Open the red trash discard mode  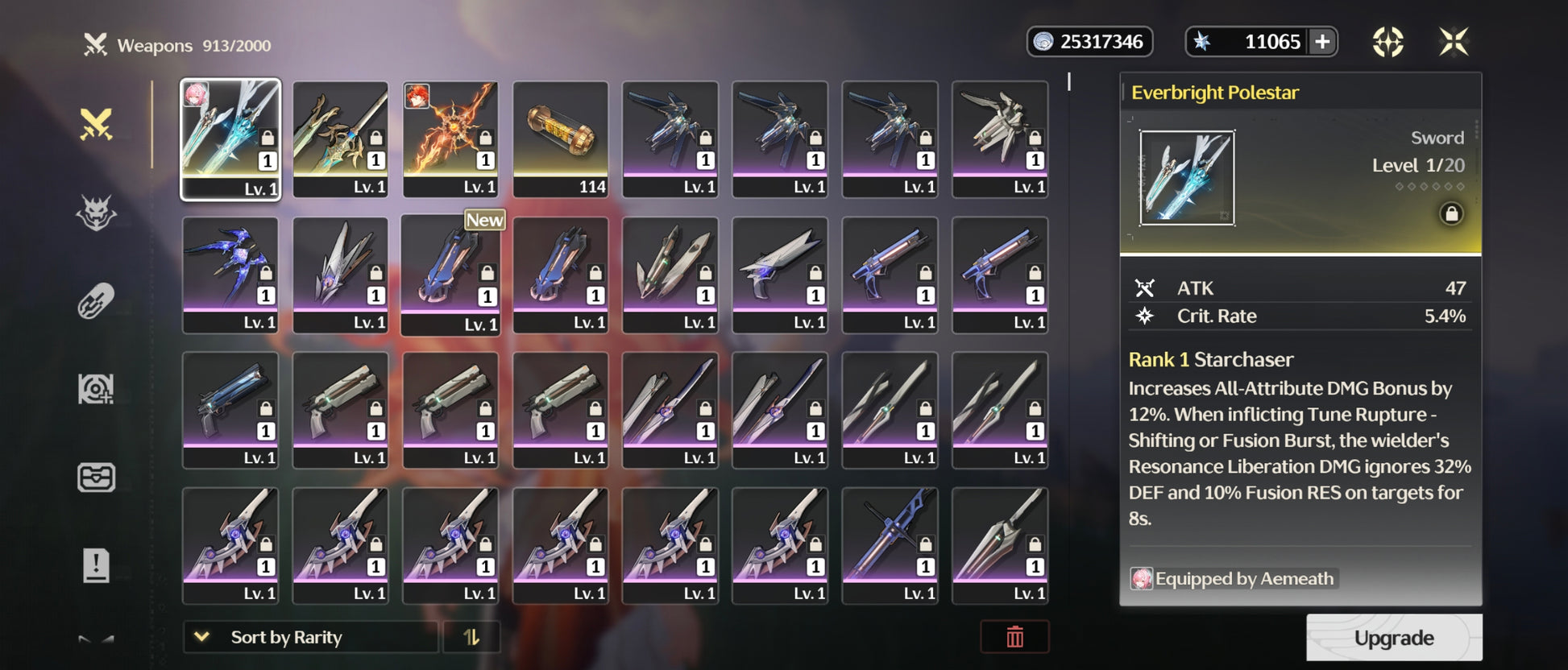point(1014,637)
